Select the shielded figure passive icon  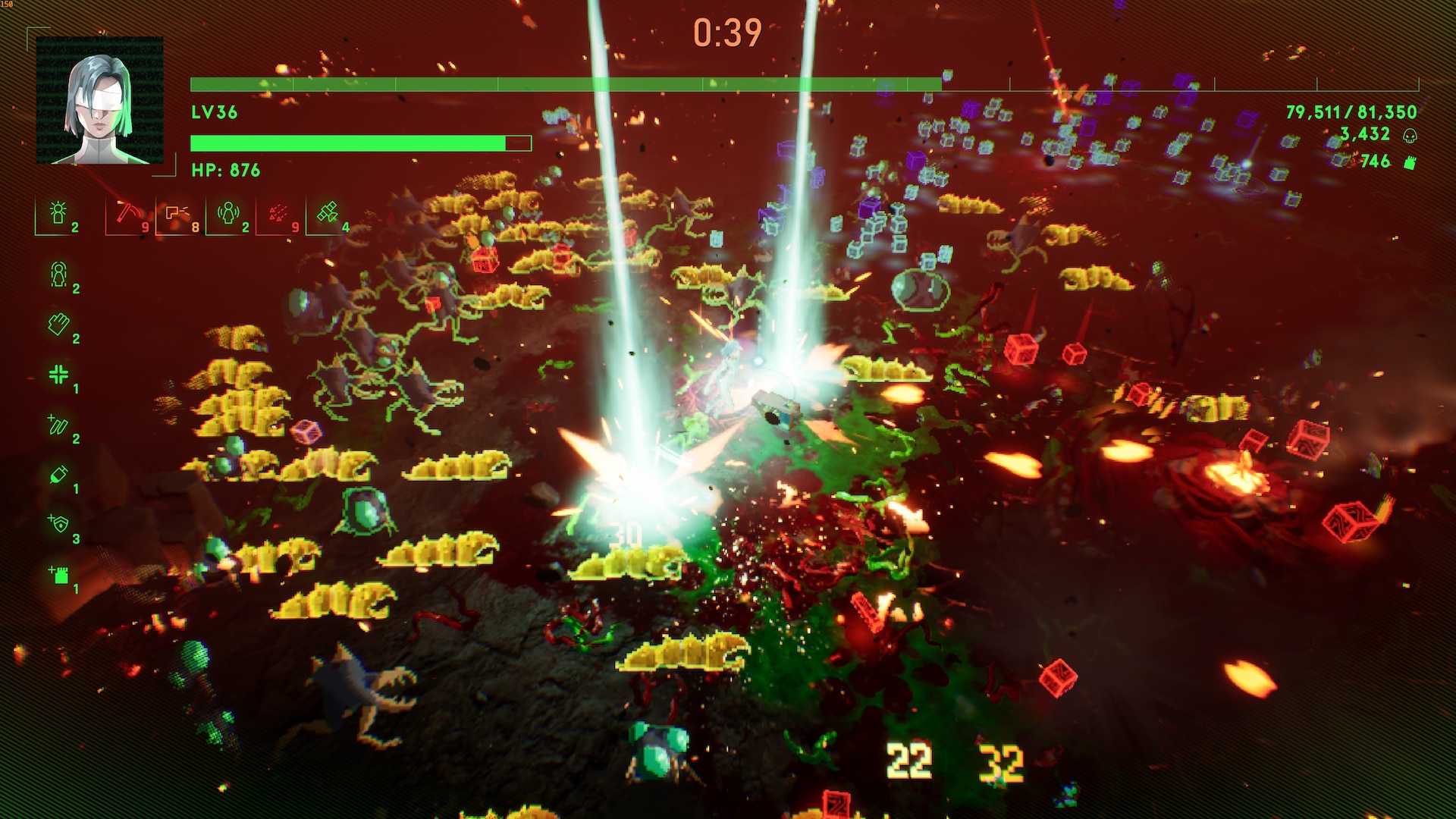click(x=58, y=275)
